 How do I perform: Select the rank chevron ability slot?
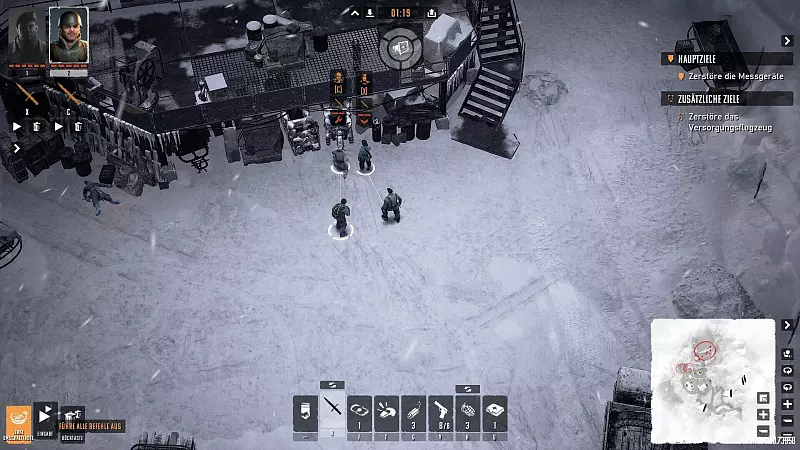305,412
